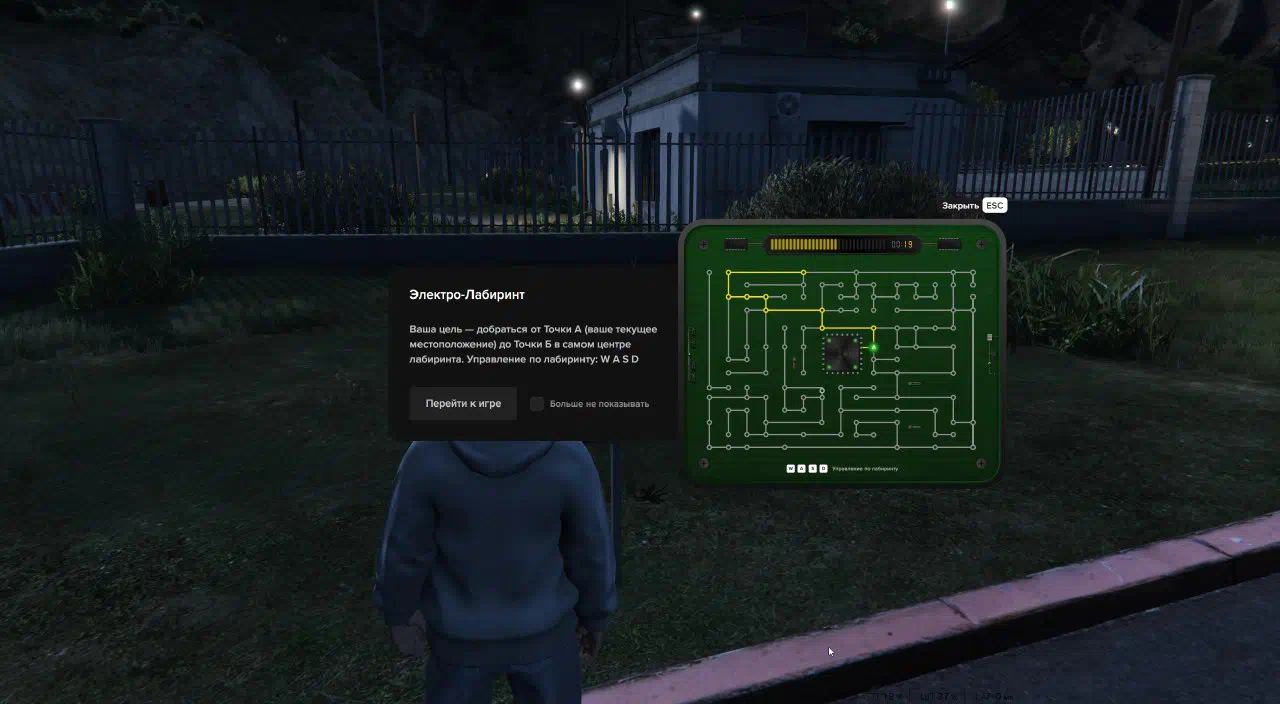
Task: Tick the "Больше не показывать" checkbox
Action: point(537,404)
